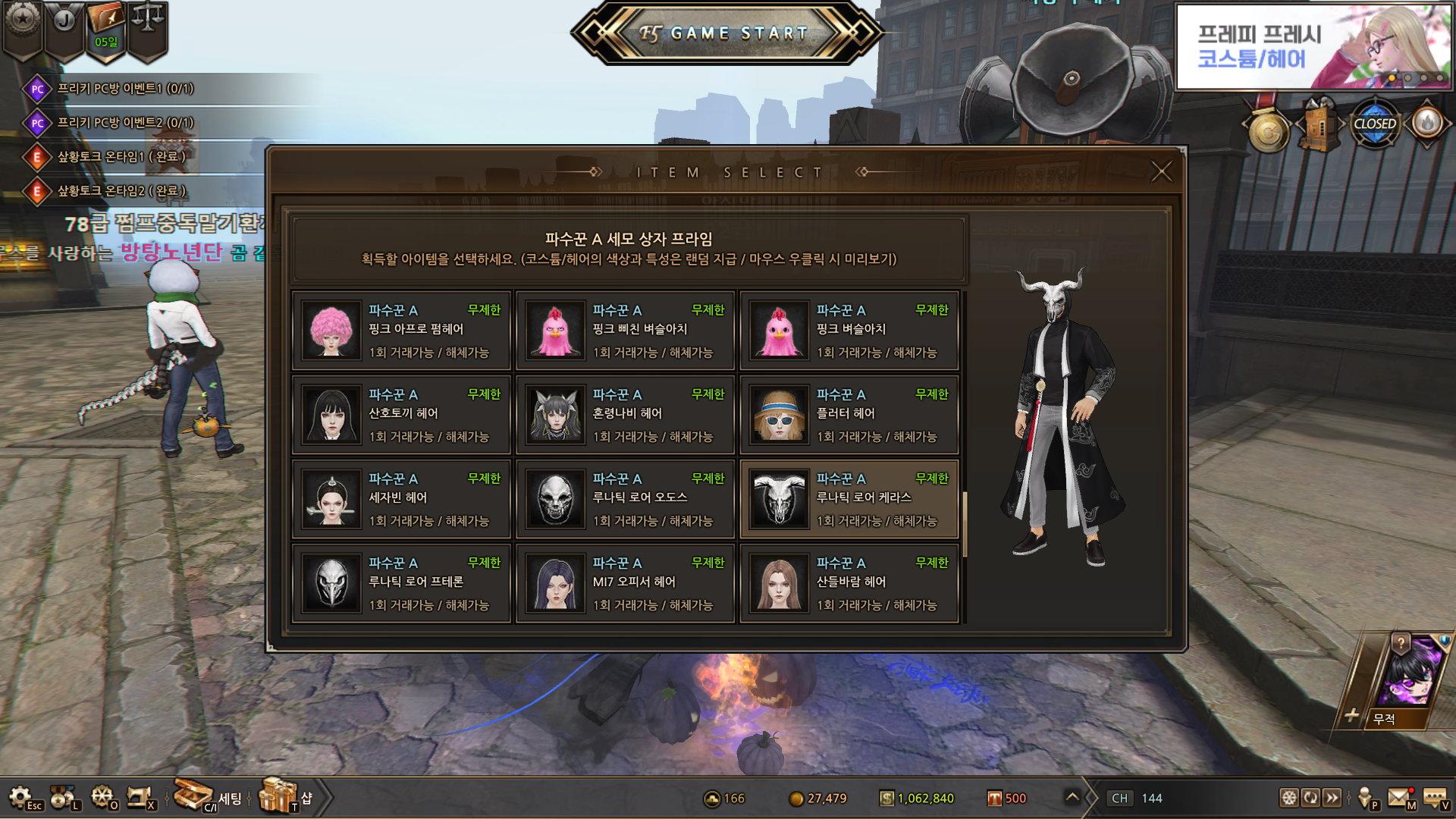The height and width of the screenshot is (819, 1456).
Task: Close the Item Select window
Action: coord(1161,171)
